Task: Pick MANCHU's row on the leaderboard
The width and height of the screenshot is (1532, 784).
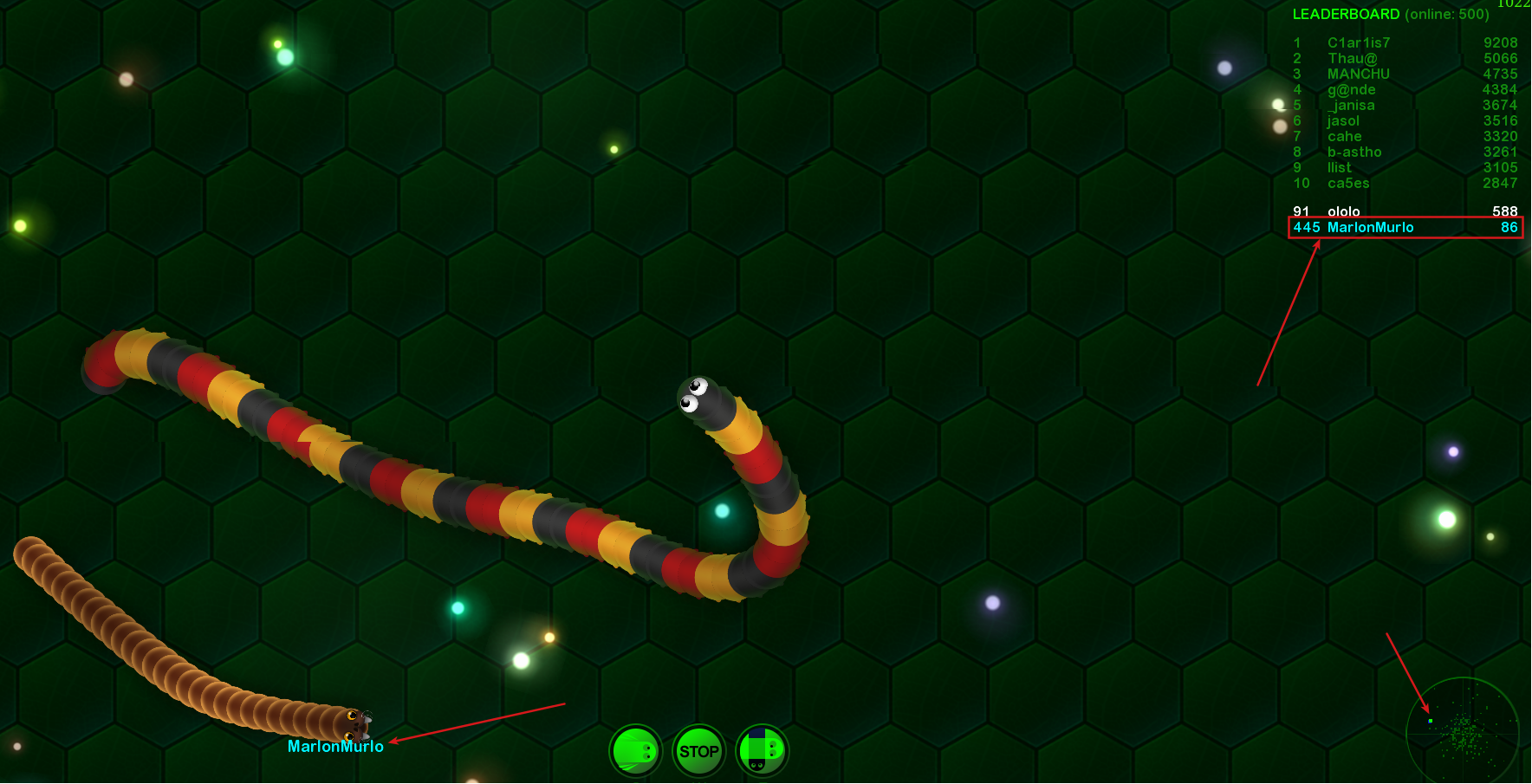Action: [1405, 75]
